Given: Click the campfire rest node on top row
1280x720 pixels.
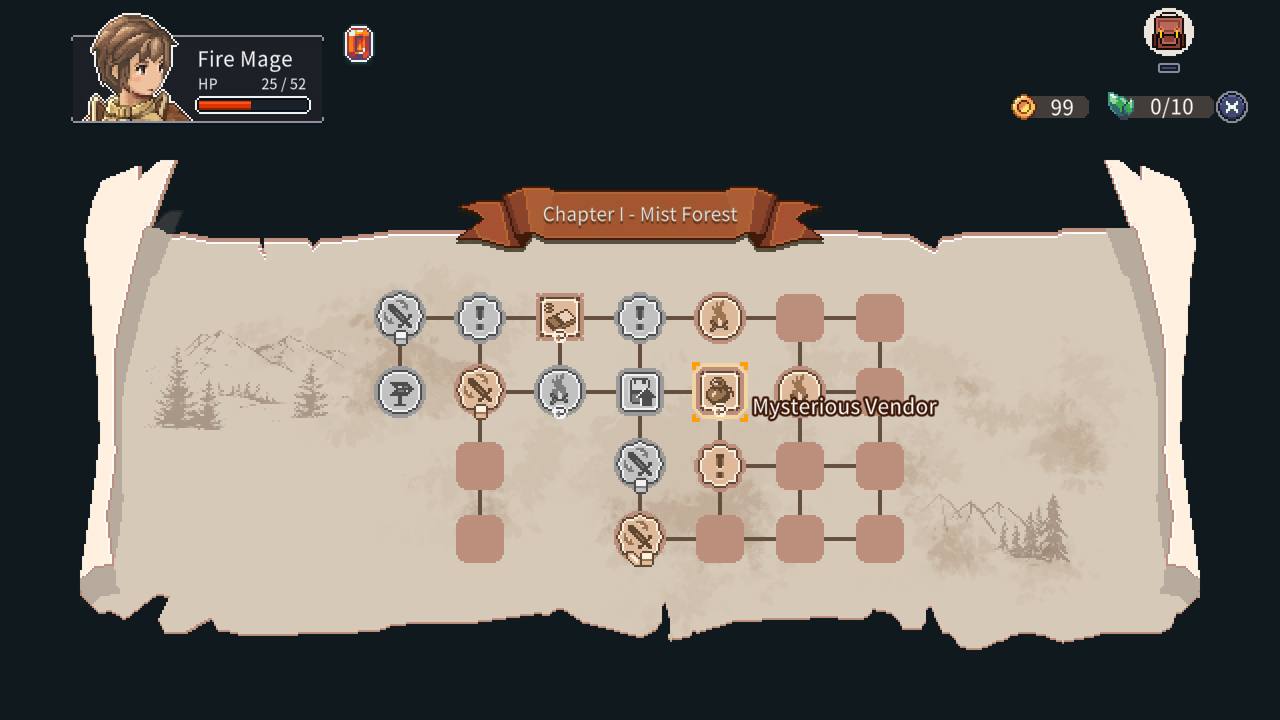Looking at the screenshot, I should (x=720, y=318).
